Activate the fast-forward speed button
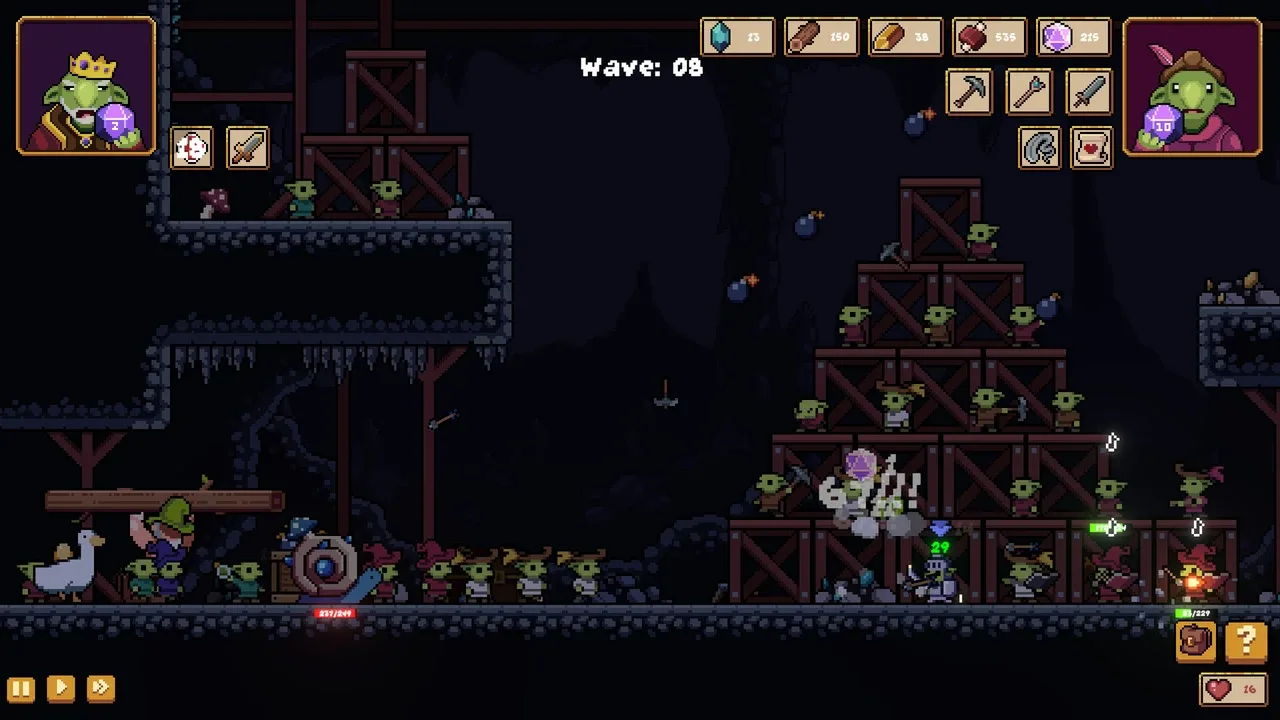Viewport: 1280px width, 720px height. (x=100, y=688)
